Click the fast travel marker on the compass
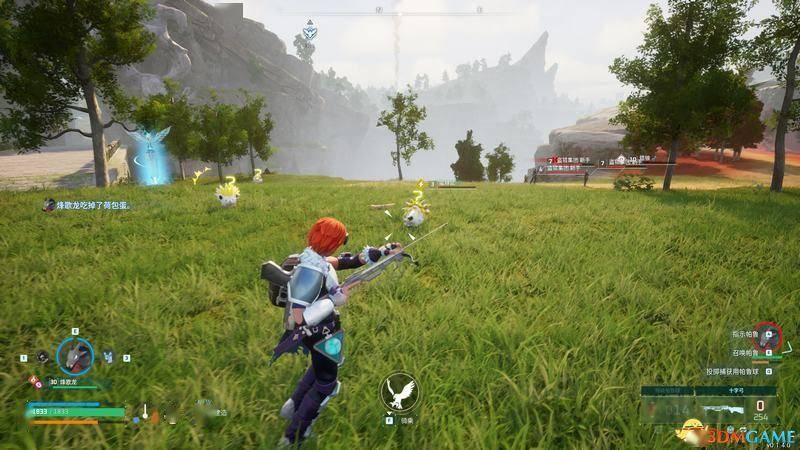Image resolution: width=800 pixels, height=450 pixels. 309,30
